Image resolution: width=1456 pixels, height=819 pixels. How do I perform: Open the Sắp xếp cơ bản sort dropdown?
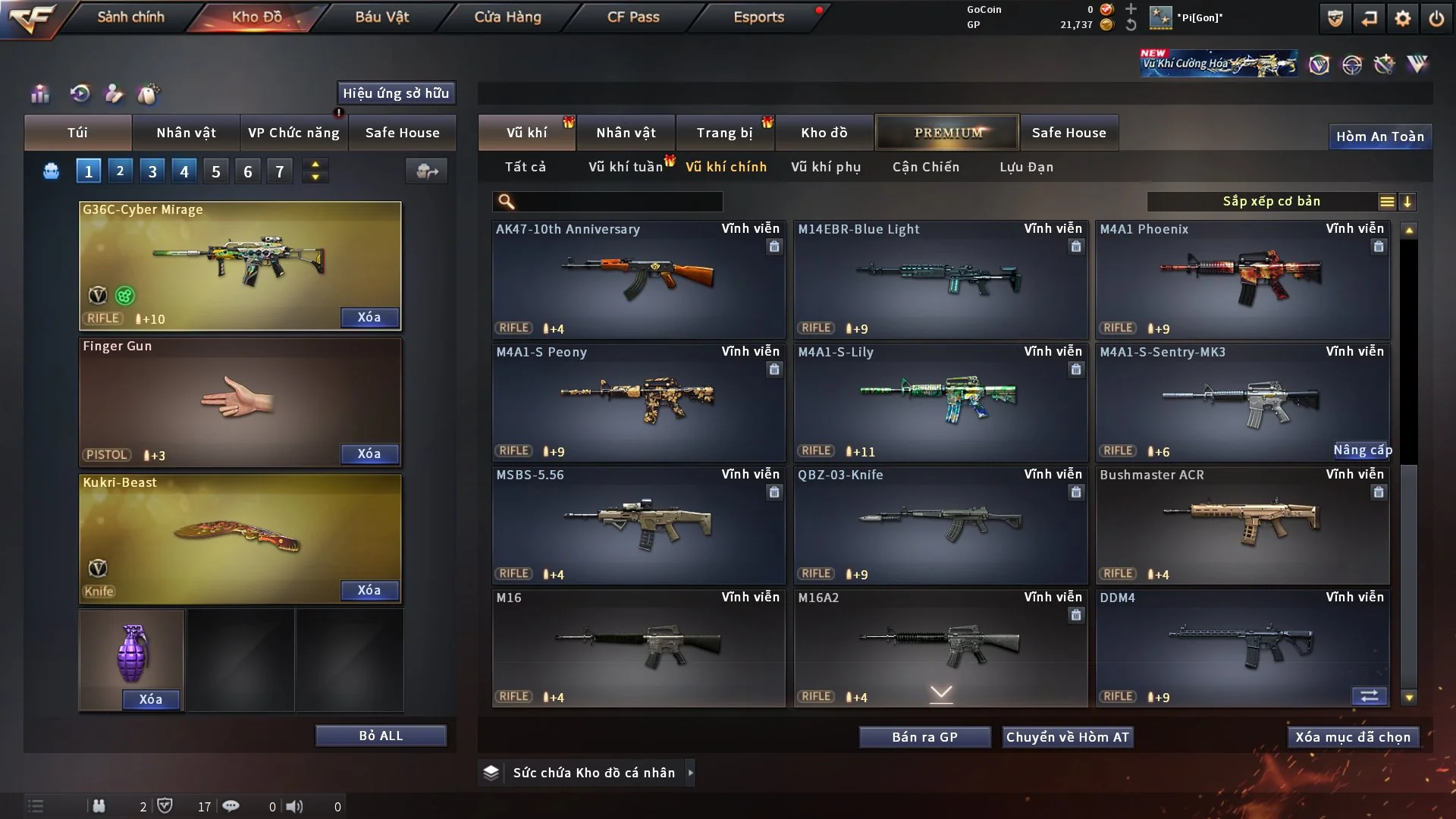click(1271, 202)
